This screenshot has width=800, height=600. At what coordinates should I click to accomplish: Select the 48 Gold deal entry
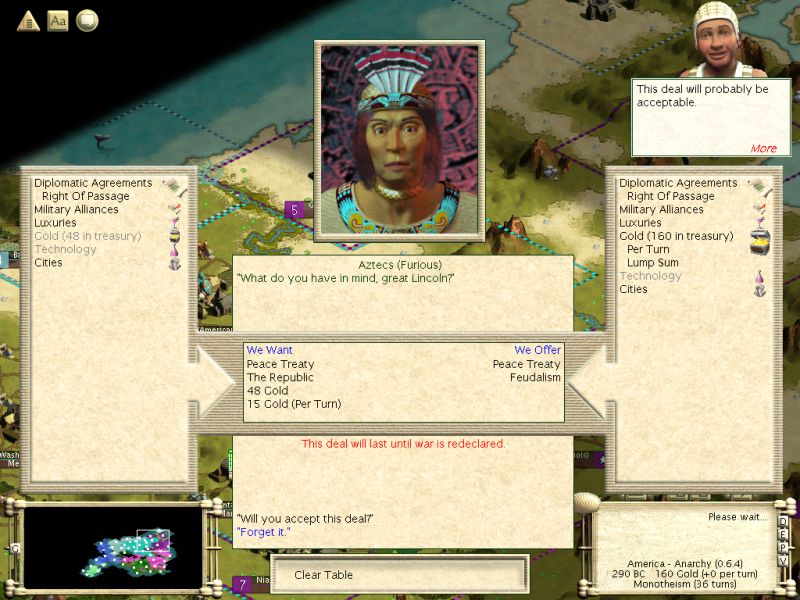point(265,391)
